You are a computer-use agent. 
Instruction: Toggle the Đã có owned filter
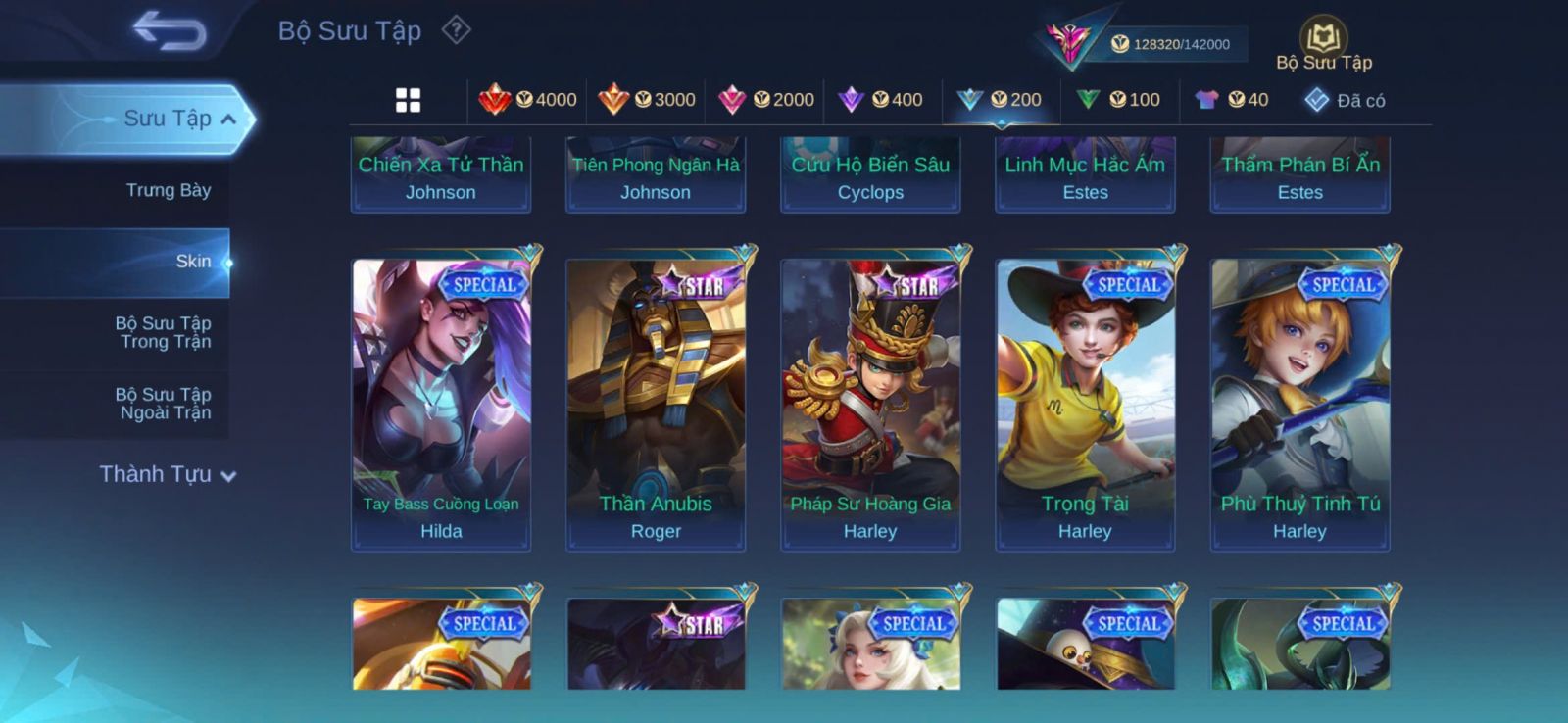(x=1345, y=100)
